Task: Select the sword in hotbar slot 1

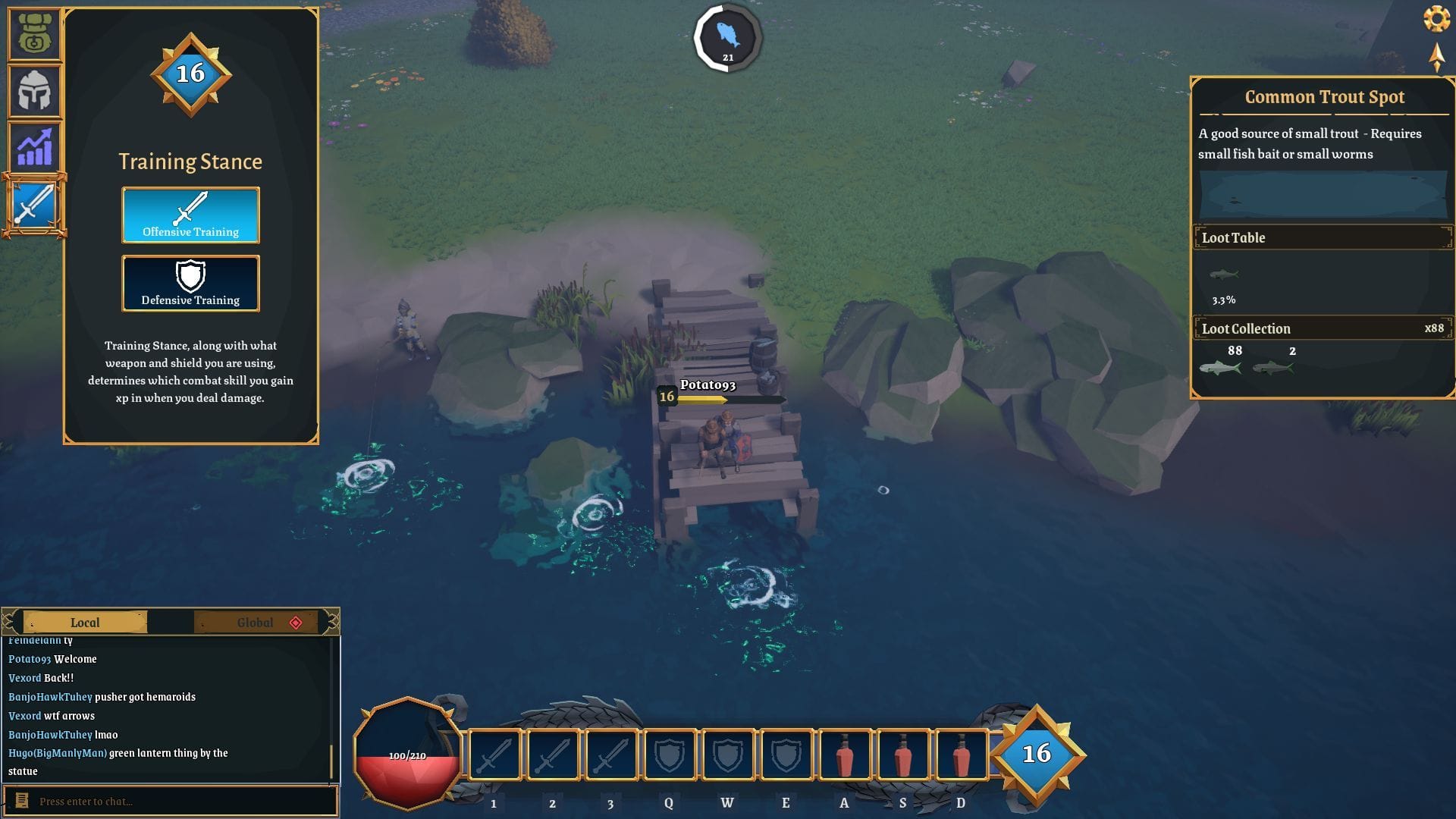Action: (x=493, y=755)
